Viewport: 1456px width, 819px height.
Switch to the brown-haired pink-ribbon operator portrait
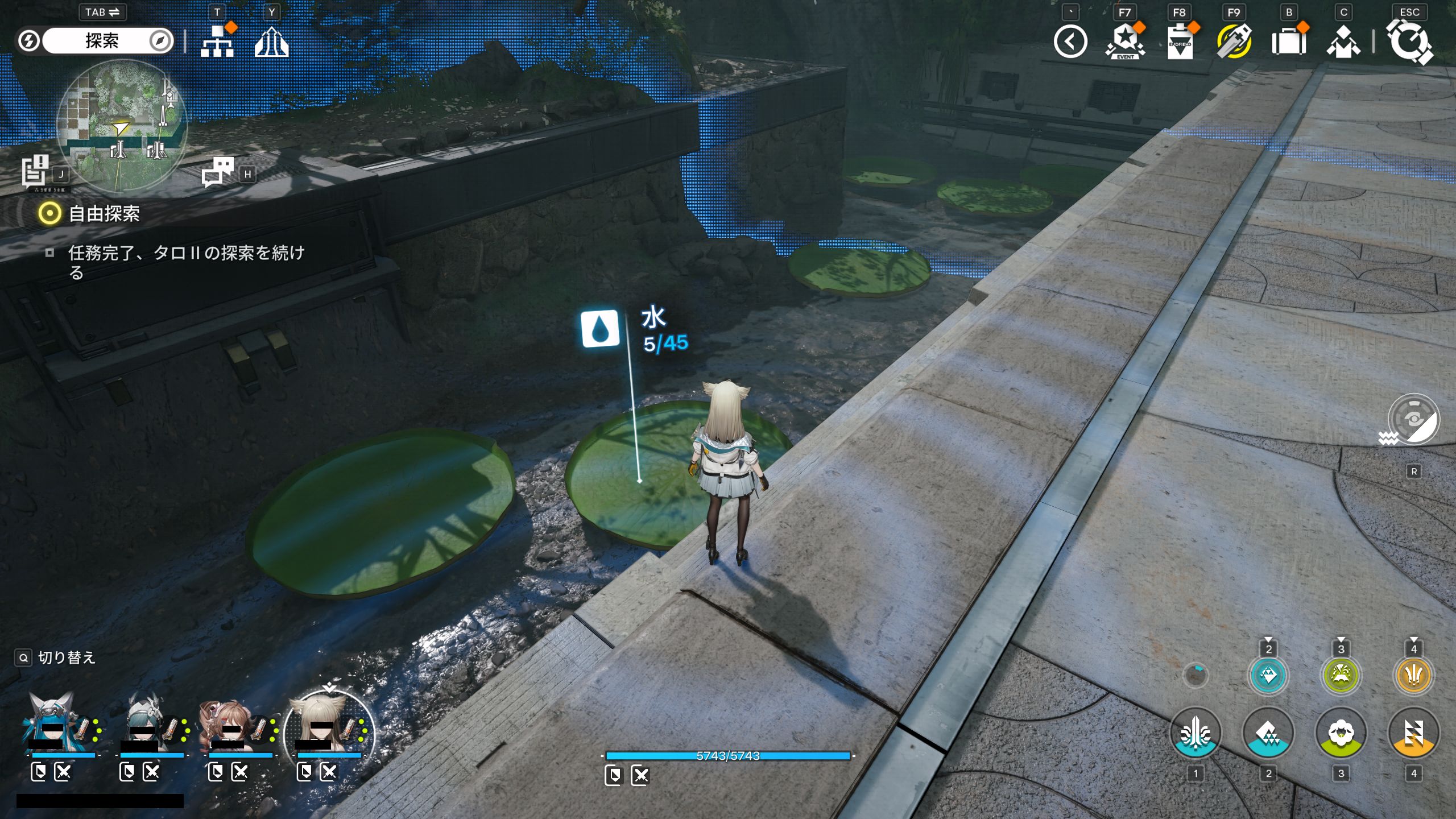click(x=229, y=723)
